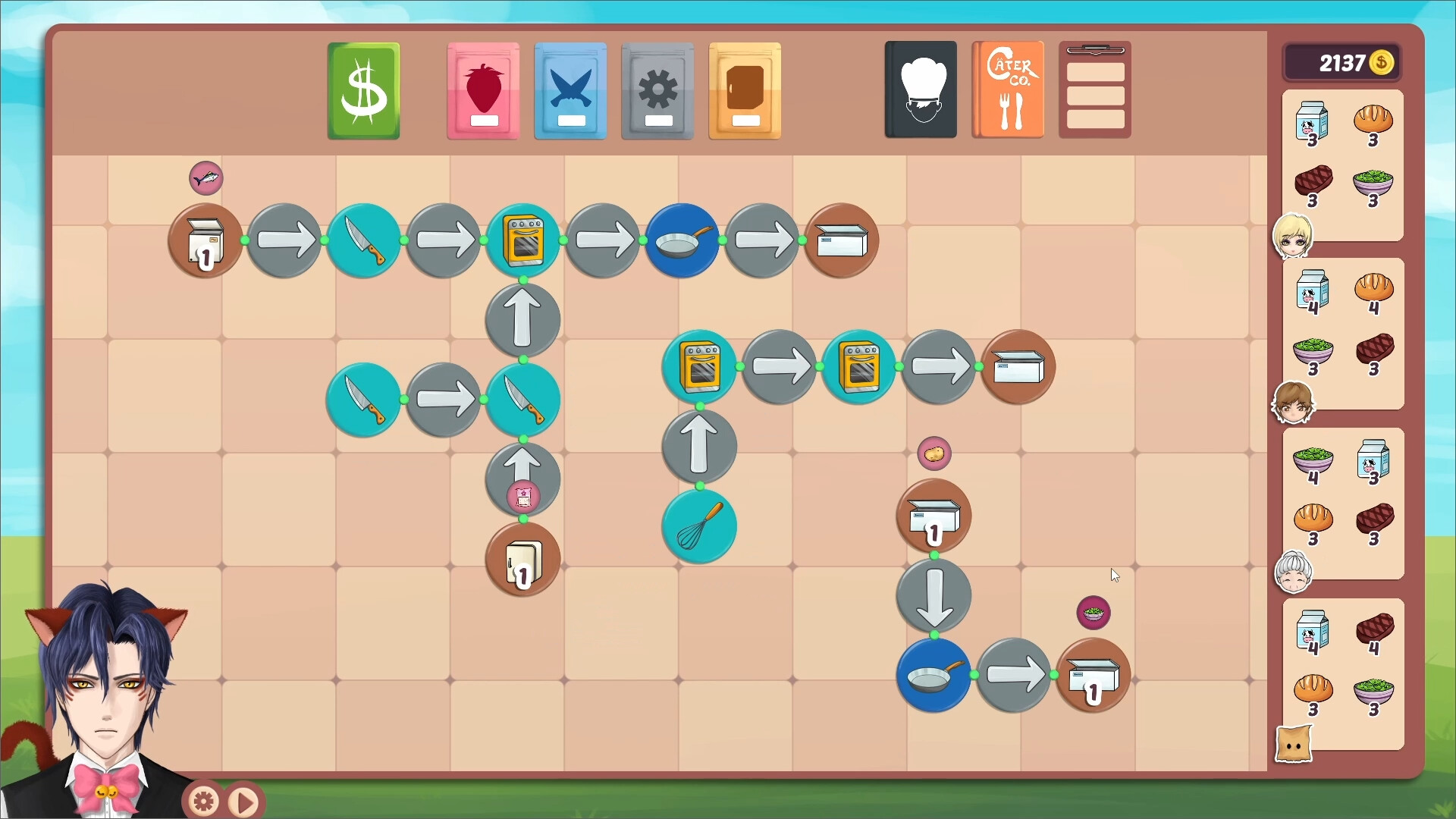
Task: Select the salad token by the bottom pan
Action: (1093, 613)
